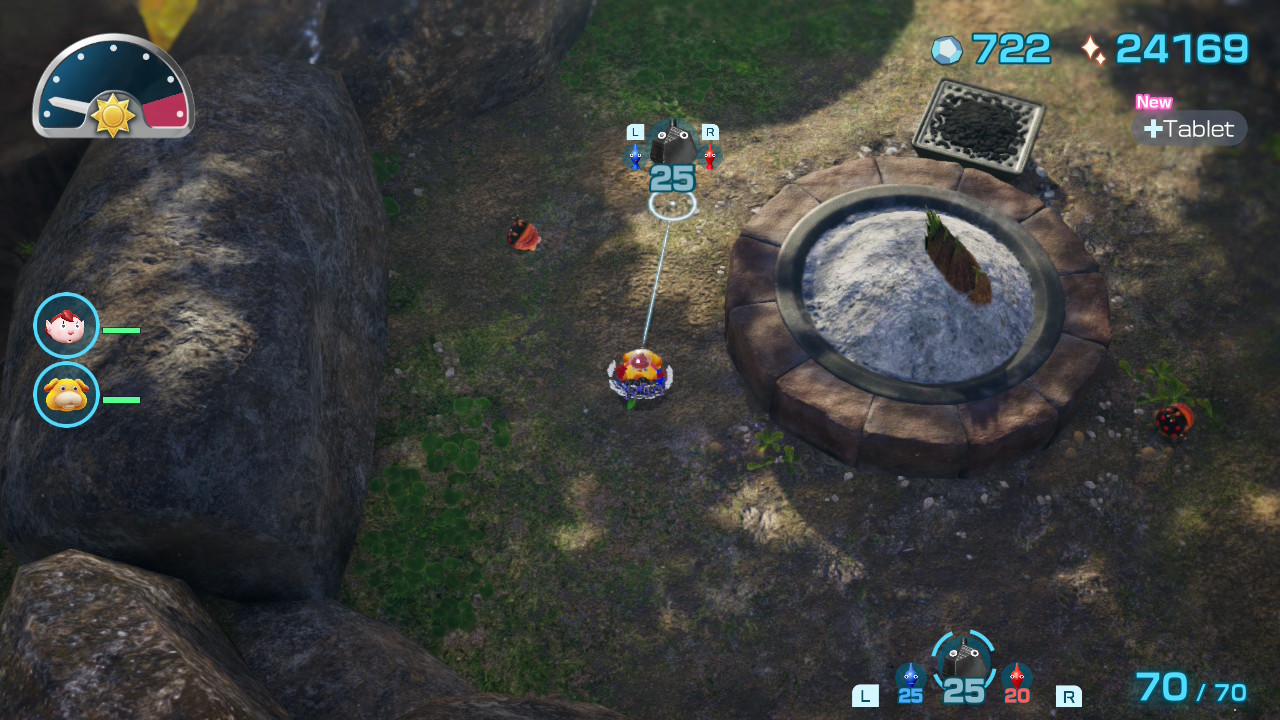Select the red-haired captain portrait

pos(66,325)
